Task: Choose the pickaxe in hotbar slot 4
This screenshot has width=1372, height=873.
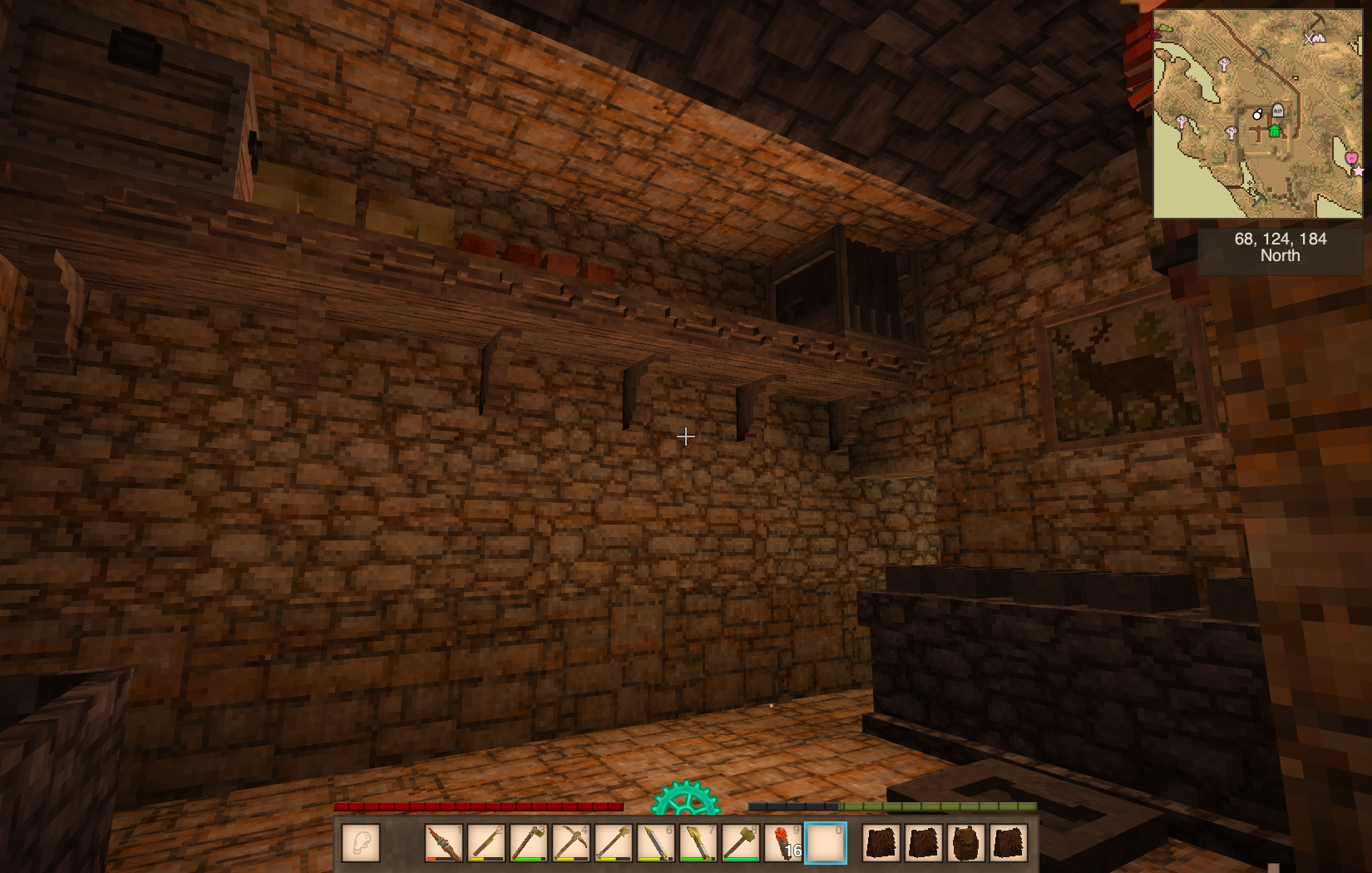Action: pos(571,843)
